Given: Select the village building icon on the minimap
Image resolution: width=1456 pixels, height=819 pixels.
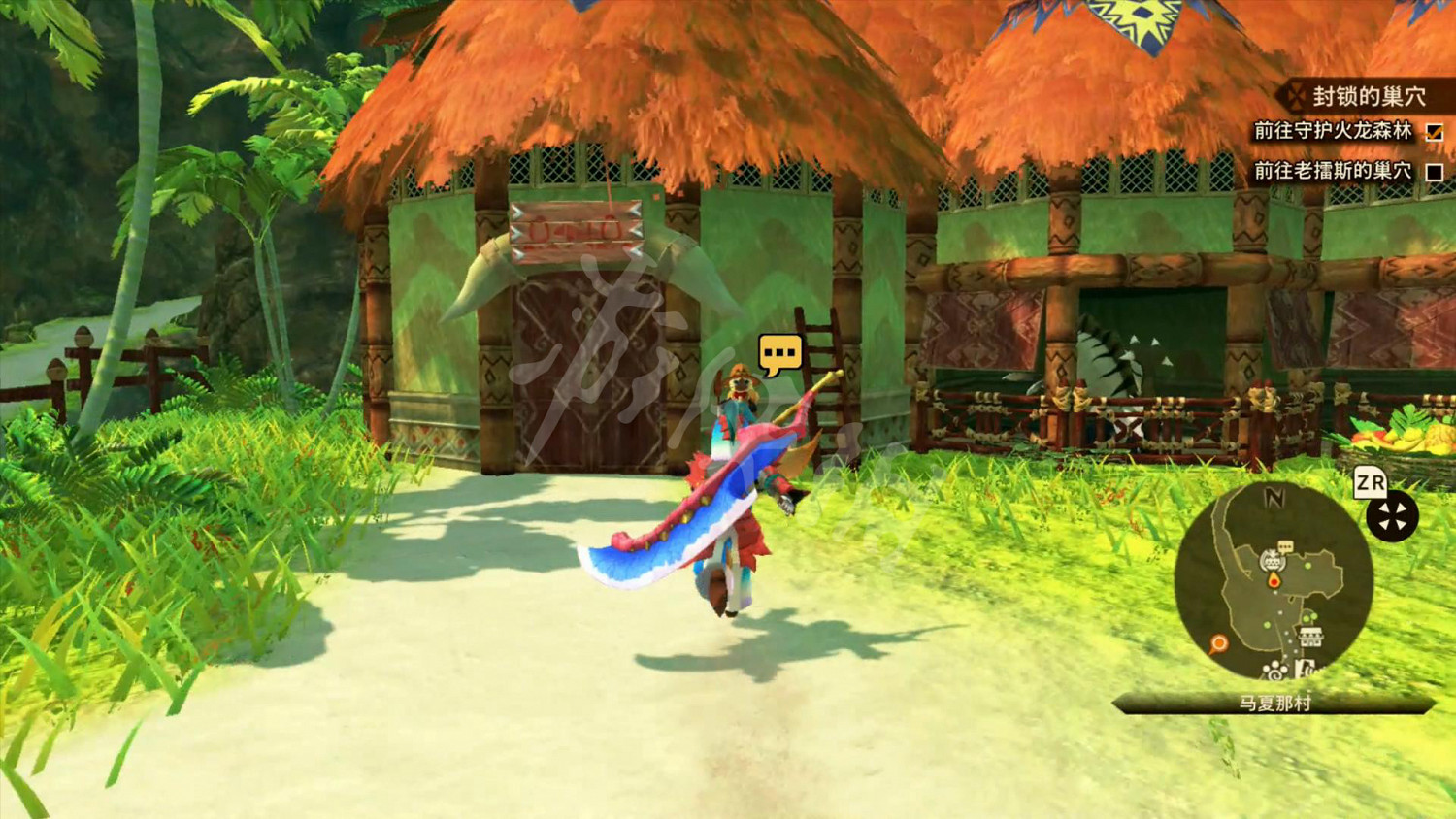Looking at the screenshot, I should [1273, 560].
